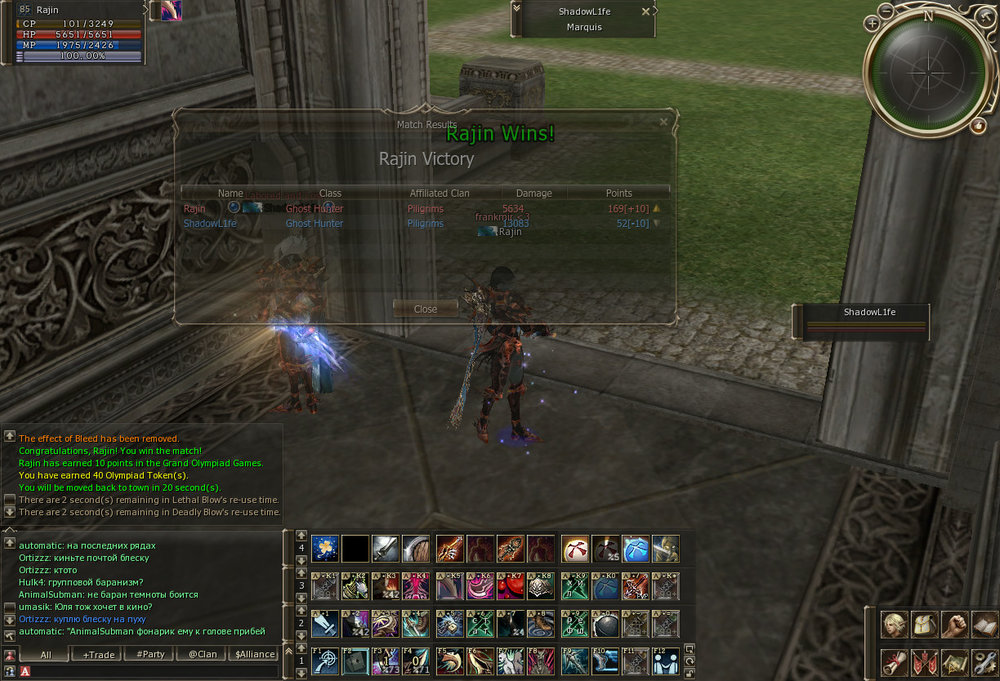Image resolution: width=1000 pixels, height=681 pixels.
Task: Focus the chat text input field
Action: pyautogui.click(x=150, y=671)
